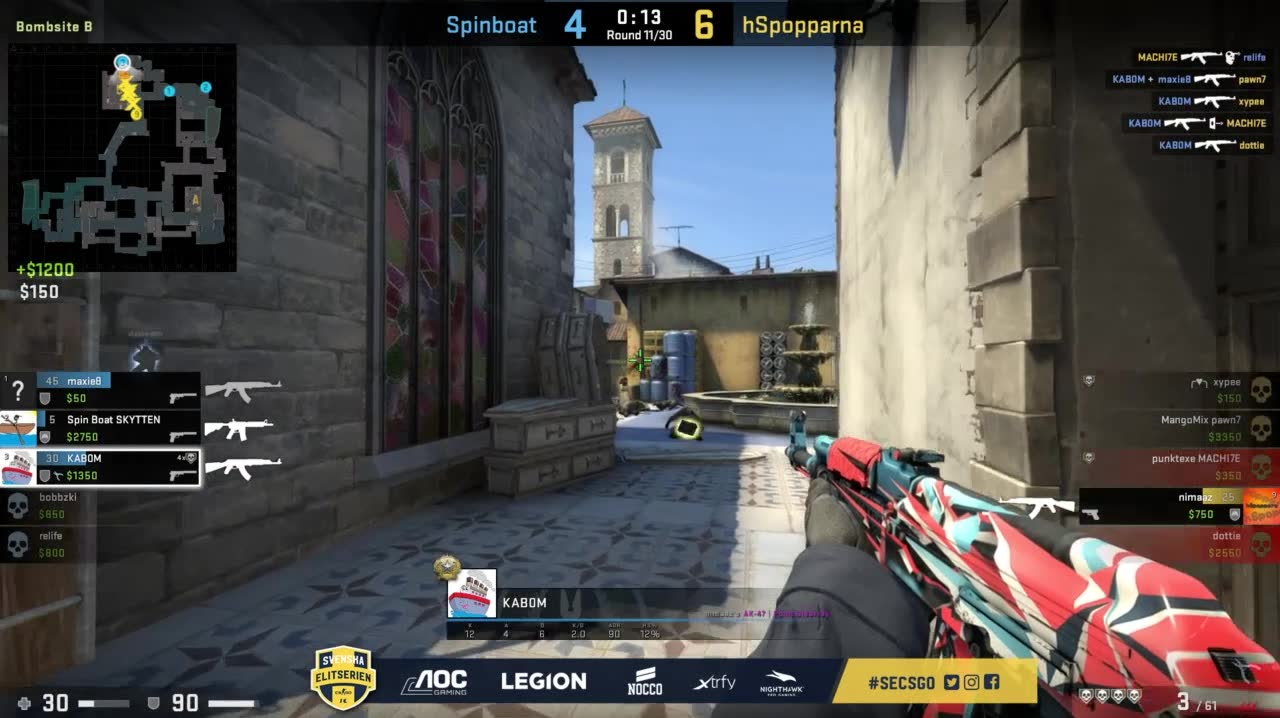Select xypee on the right team list
The image size is (1280, 718).
click(x=1180, y=390)
